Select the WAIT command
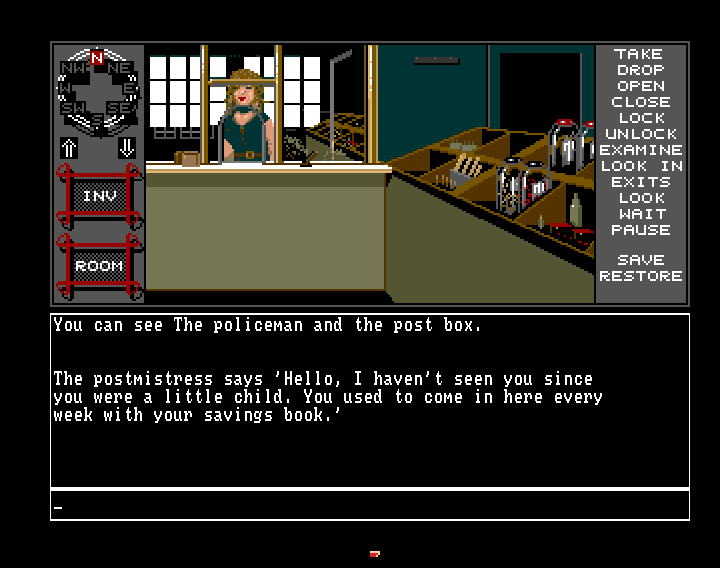720x568 pixels. pos(640,214)
